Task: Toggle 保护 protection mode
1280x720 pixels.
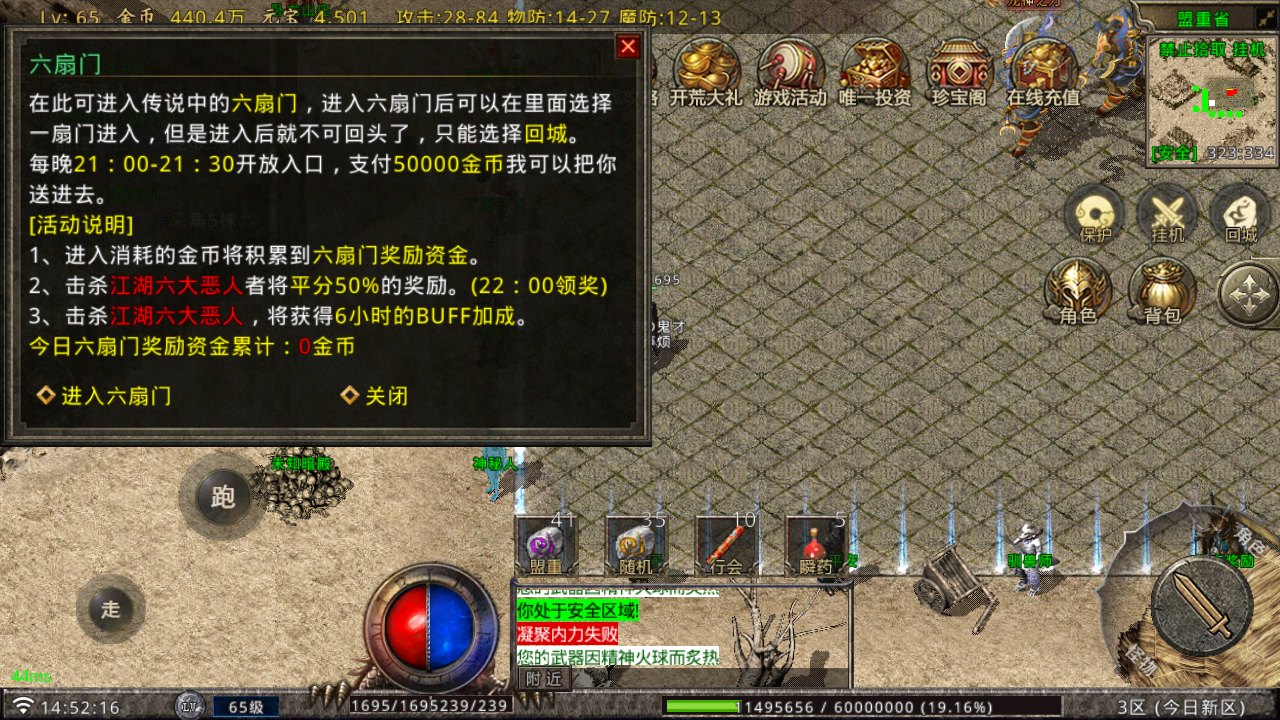Action: tap(1093, 215)
